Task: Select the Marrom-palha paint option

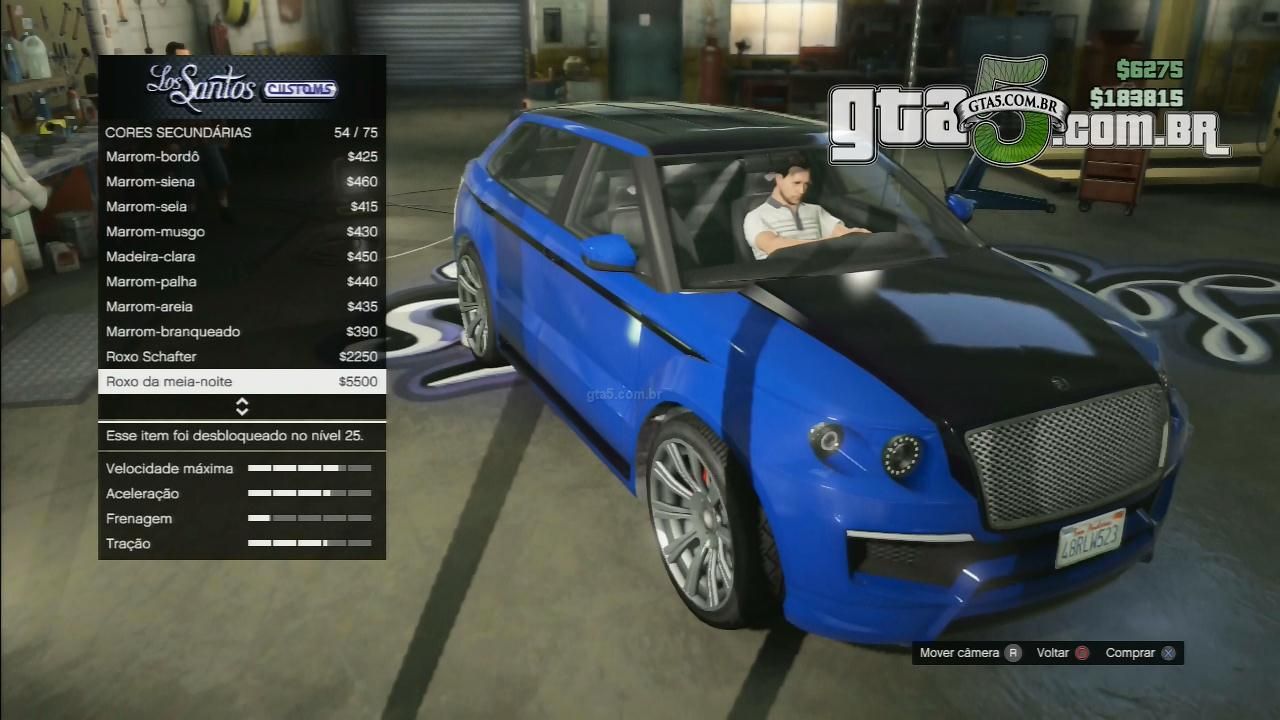Action: click(241, 282)
